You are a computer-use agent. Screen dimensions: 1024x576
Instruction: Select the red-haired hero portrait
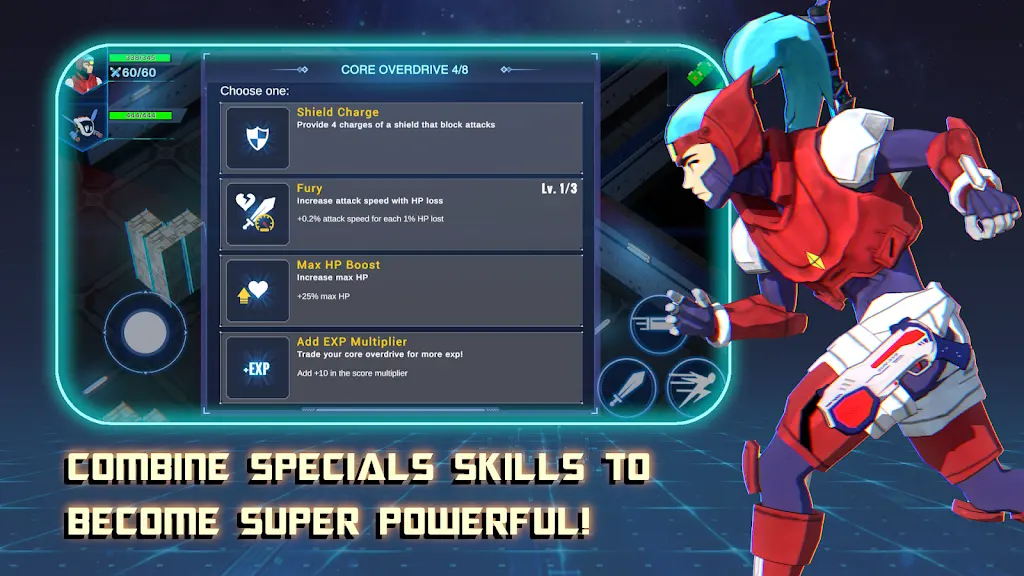85,76
